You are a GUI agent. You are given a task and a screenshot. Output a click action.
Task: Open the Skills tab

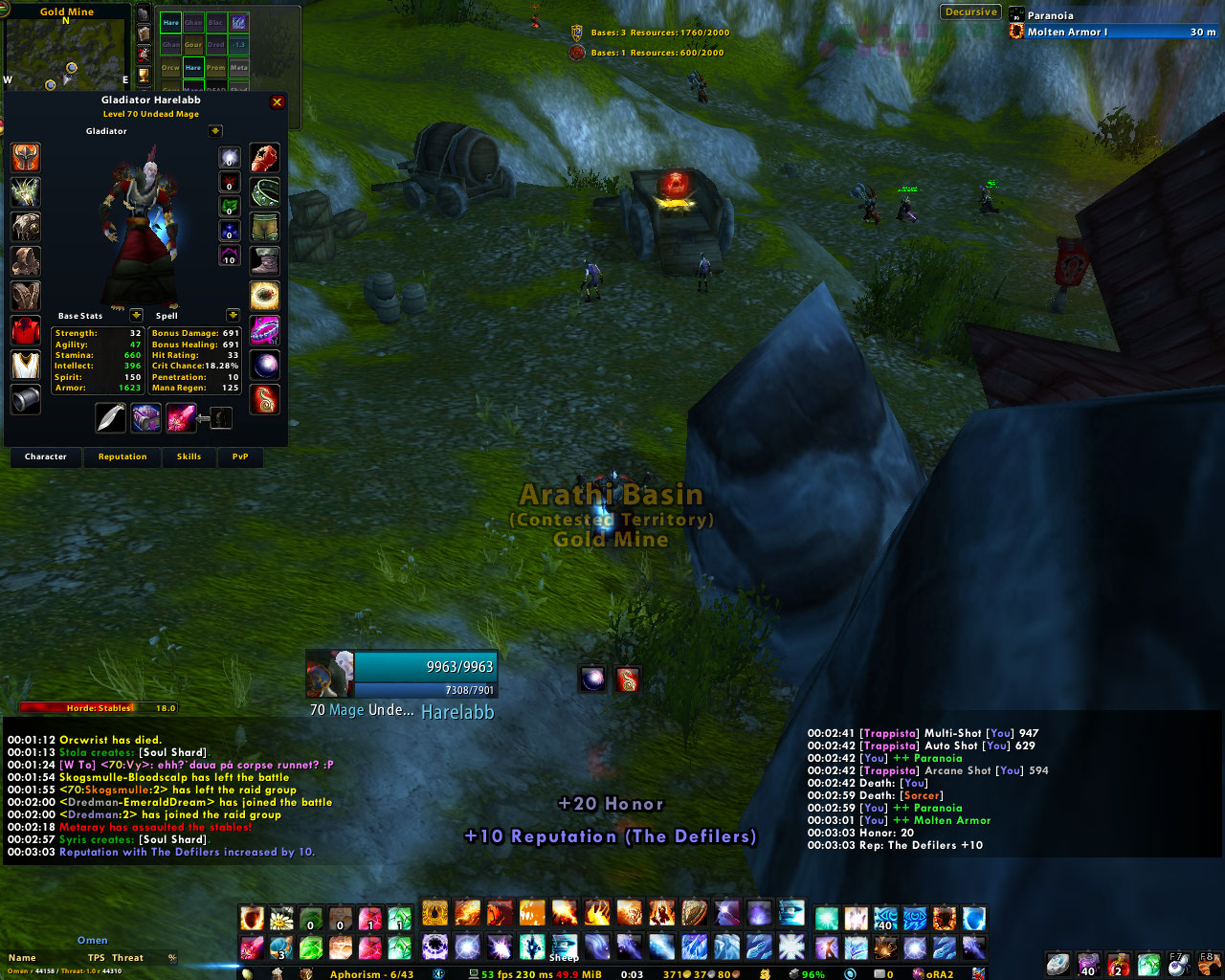point(189,457)
